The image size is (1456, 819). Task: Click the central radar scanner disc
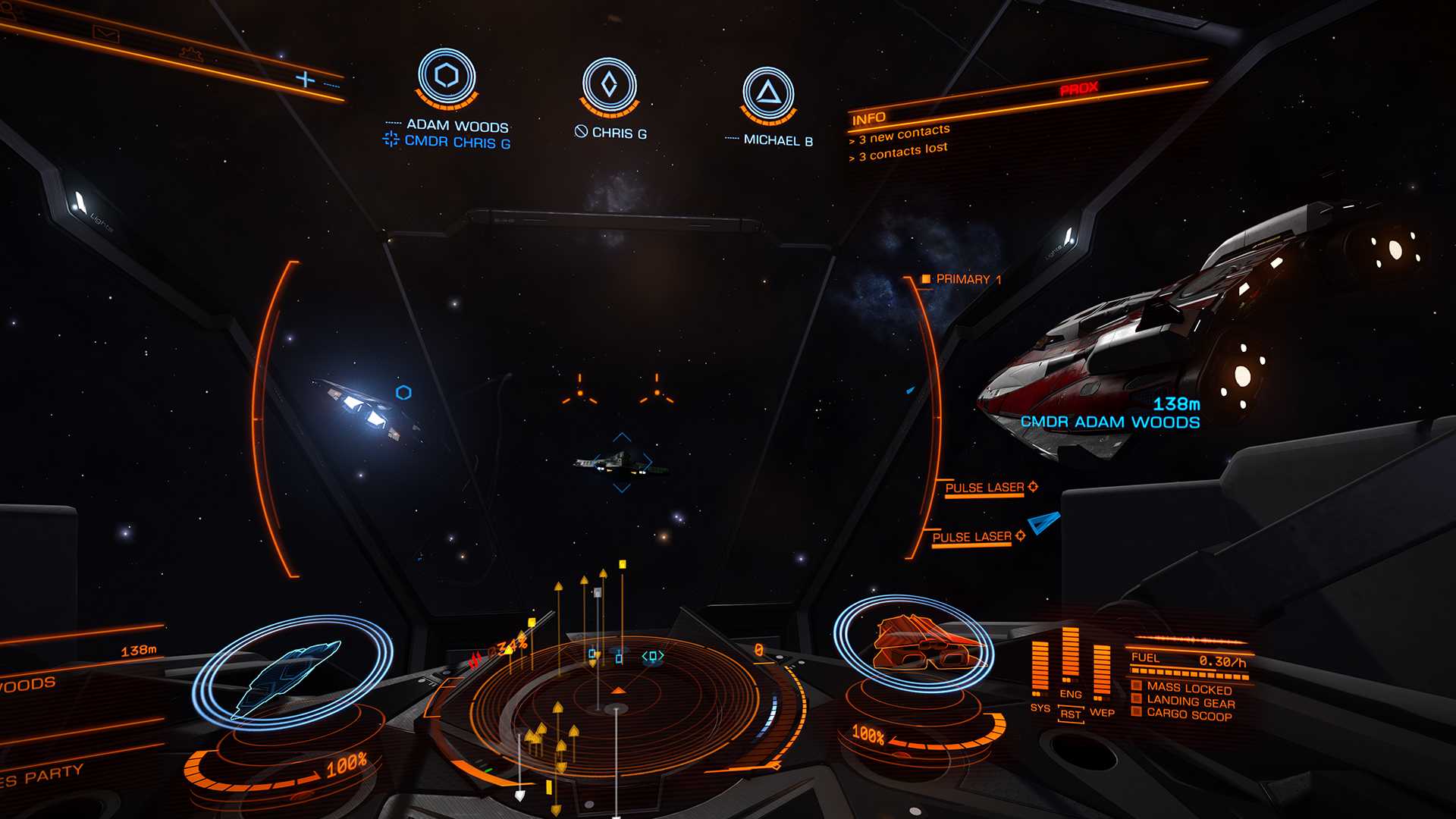click(x=617, y=708)
